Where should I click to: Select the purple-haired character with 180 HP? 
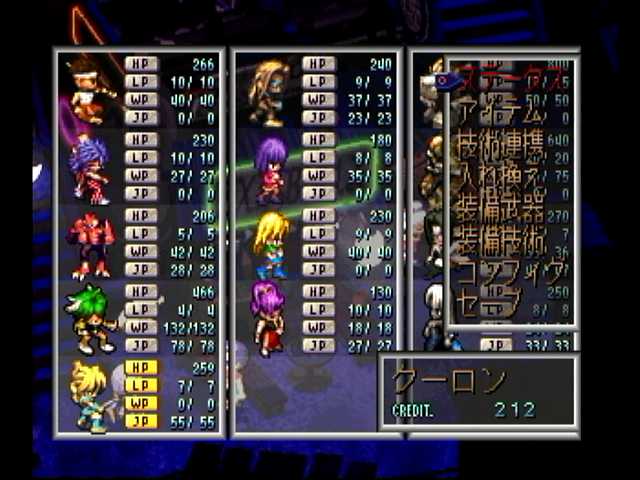click(268, 168)
